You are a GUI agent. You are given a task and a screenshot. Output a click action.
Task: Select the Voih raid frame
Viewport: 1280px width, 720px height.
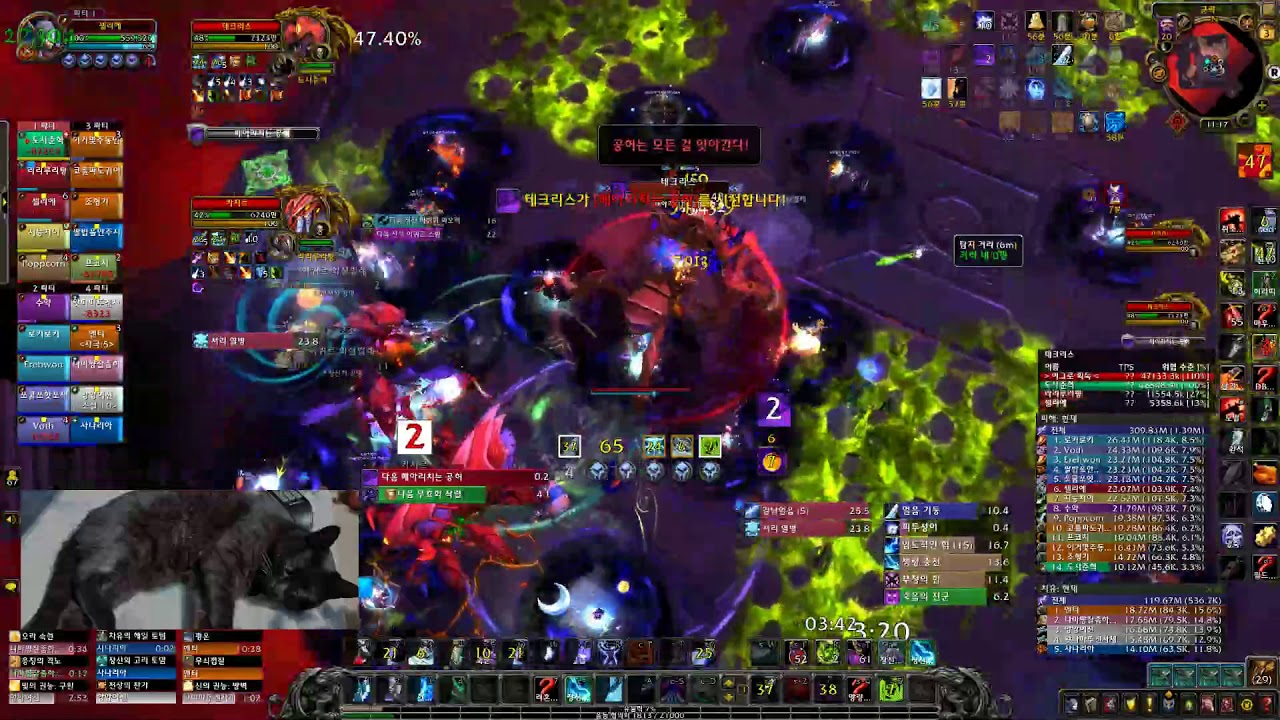tap(42, 426)
